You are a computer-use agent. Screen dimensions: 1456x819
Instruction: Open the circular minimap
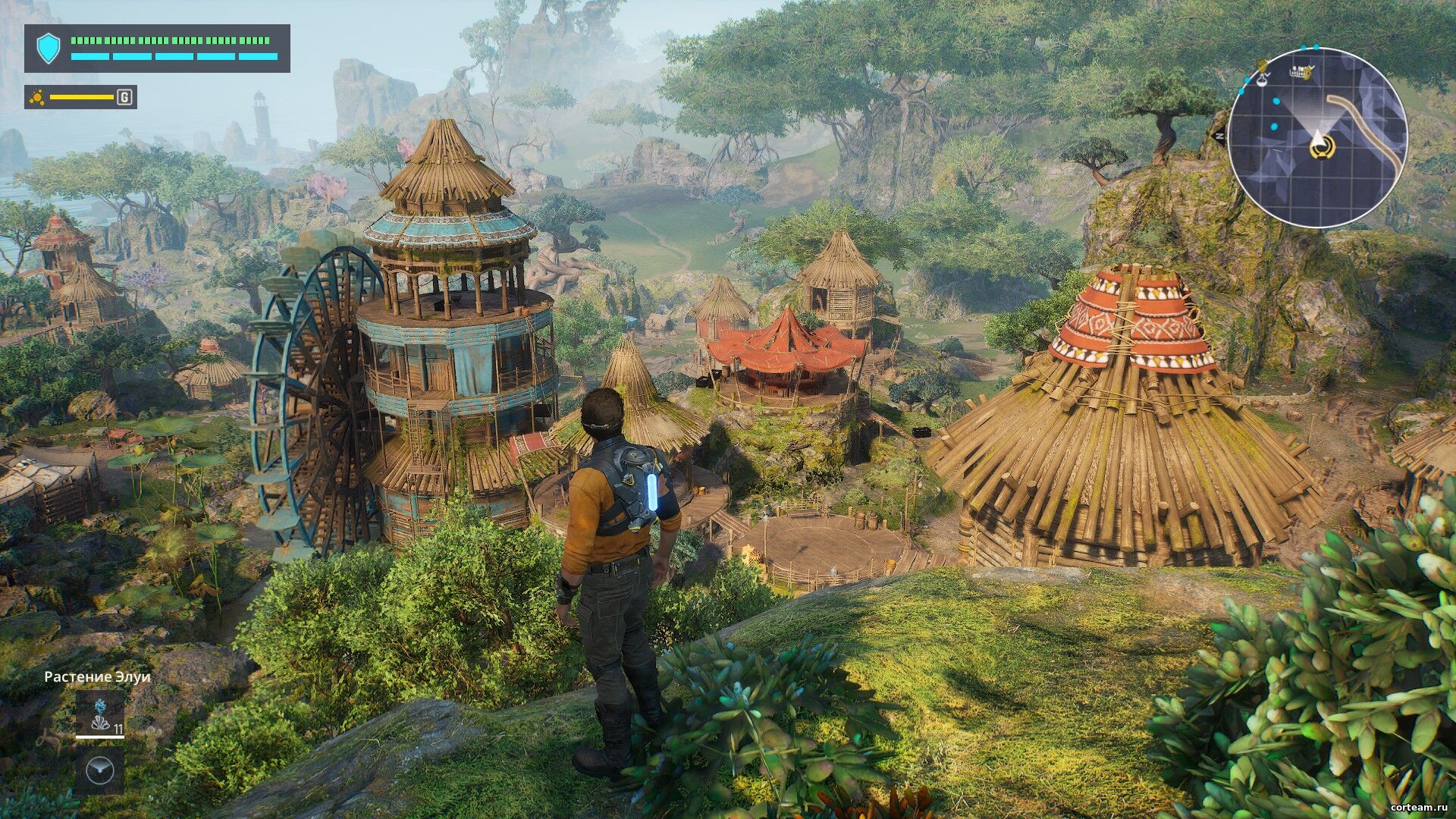click(1317, 138)
